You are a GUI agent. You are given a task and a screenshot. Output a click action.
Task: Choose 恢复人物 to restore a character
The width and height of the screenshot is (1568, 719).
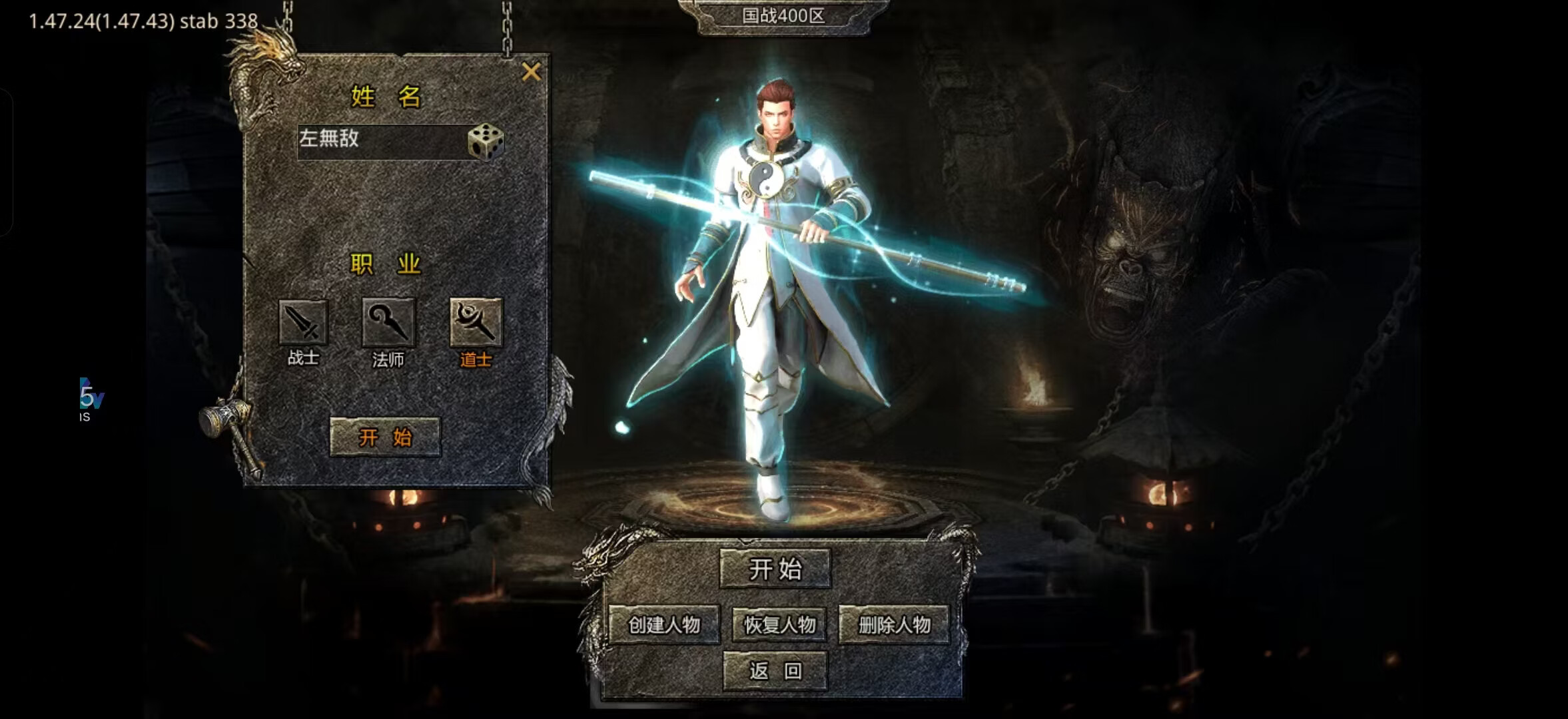tap(779, 624)
